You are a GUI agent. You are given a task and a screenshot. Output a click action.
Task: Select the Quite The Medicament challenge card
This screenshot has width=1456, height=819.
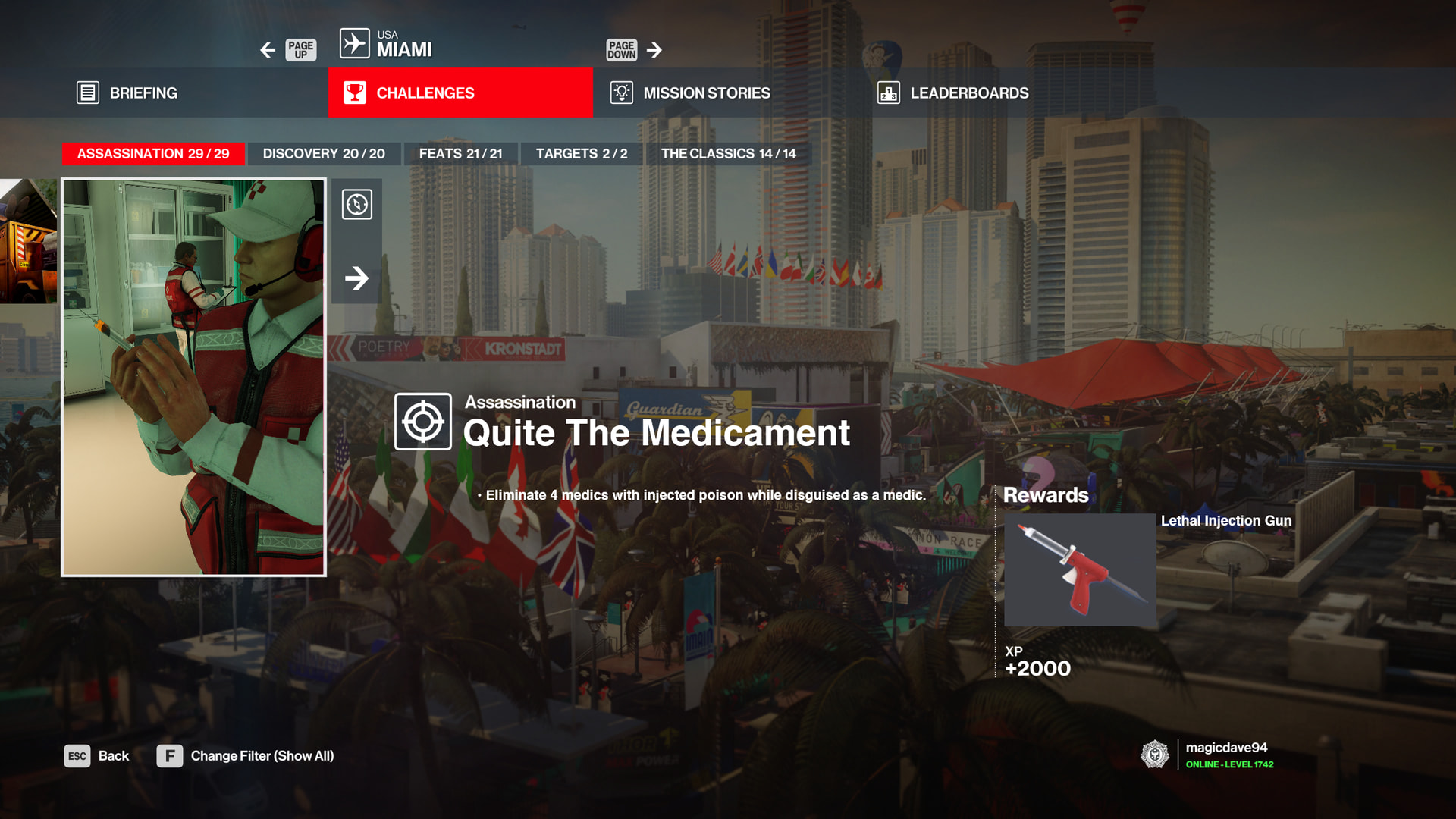coord(193,377)
